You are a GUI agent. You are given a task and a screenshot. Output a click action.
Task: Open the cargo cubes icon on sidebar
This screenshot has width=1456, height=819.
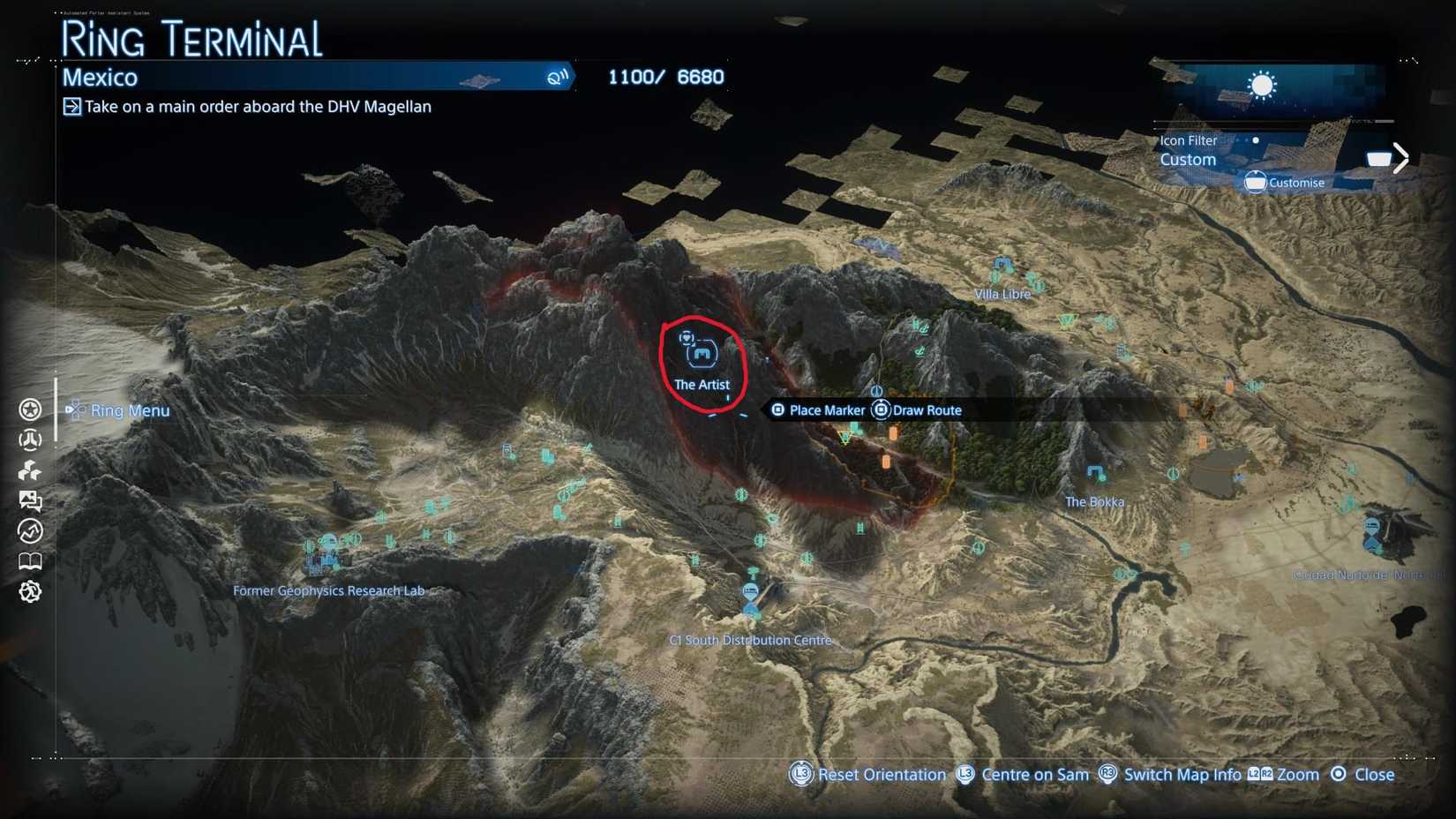coord(29,470)
